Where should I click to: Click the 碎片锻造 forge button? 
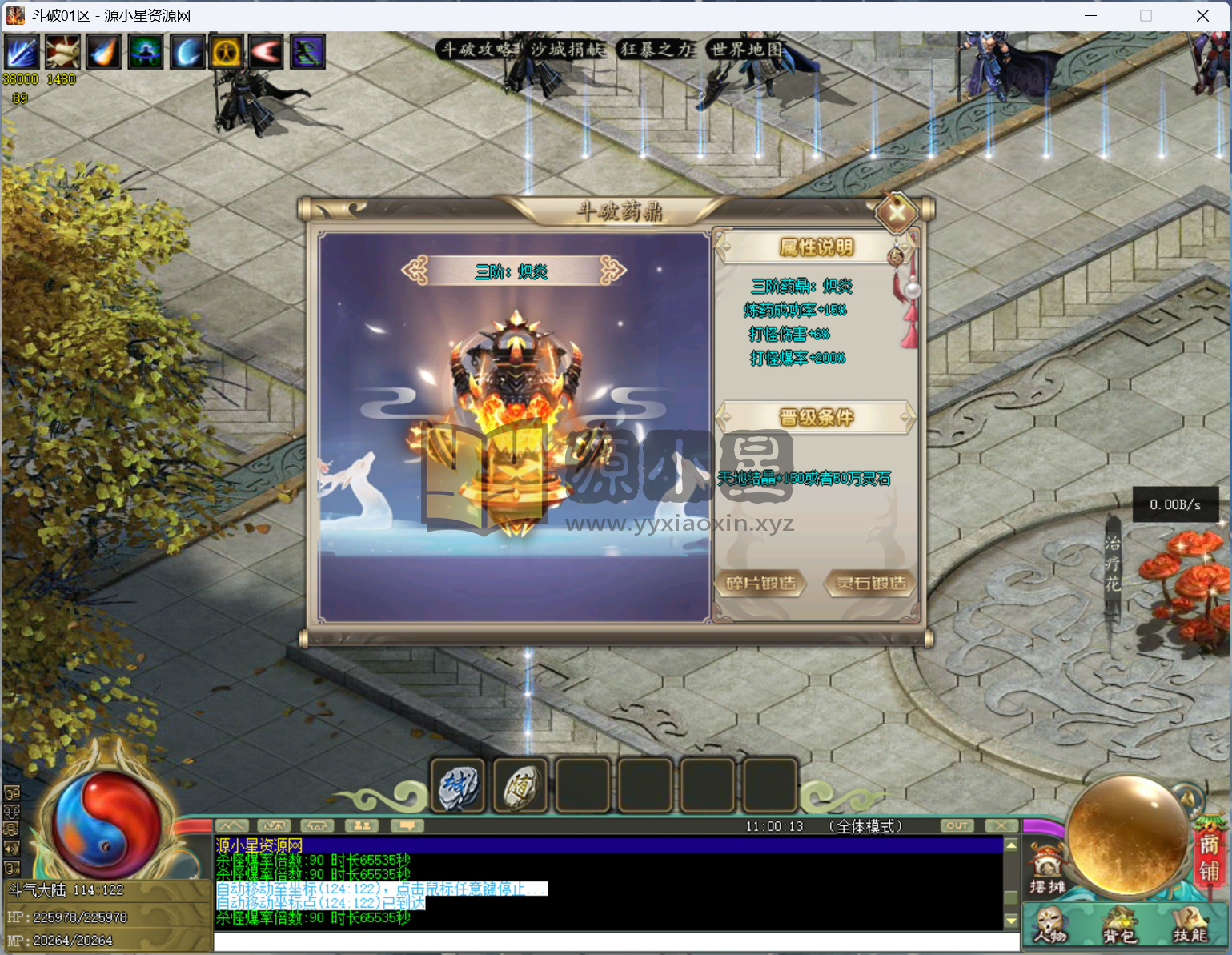pos(760,583)
